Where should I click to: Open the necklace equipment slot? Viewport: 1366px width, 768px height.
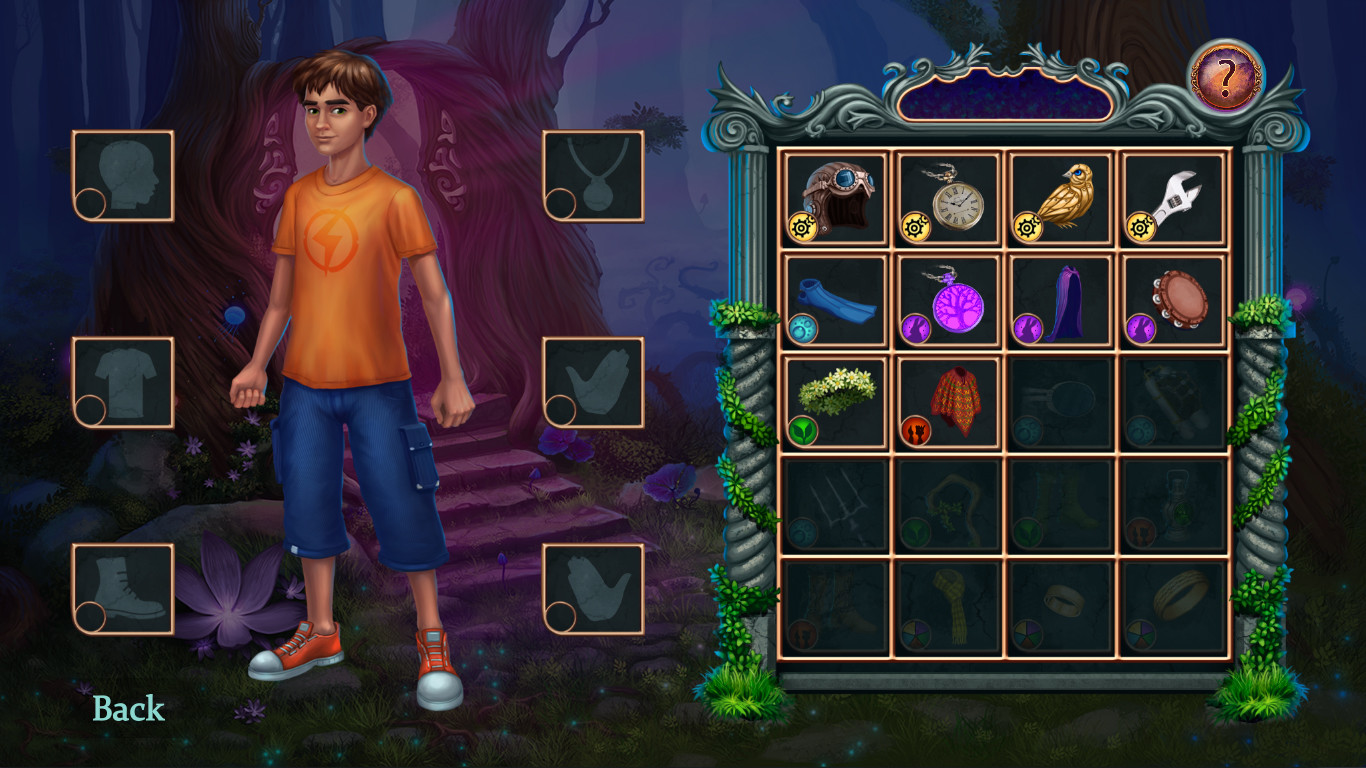[x=594, y=176]
